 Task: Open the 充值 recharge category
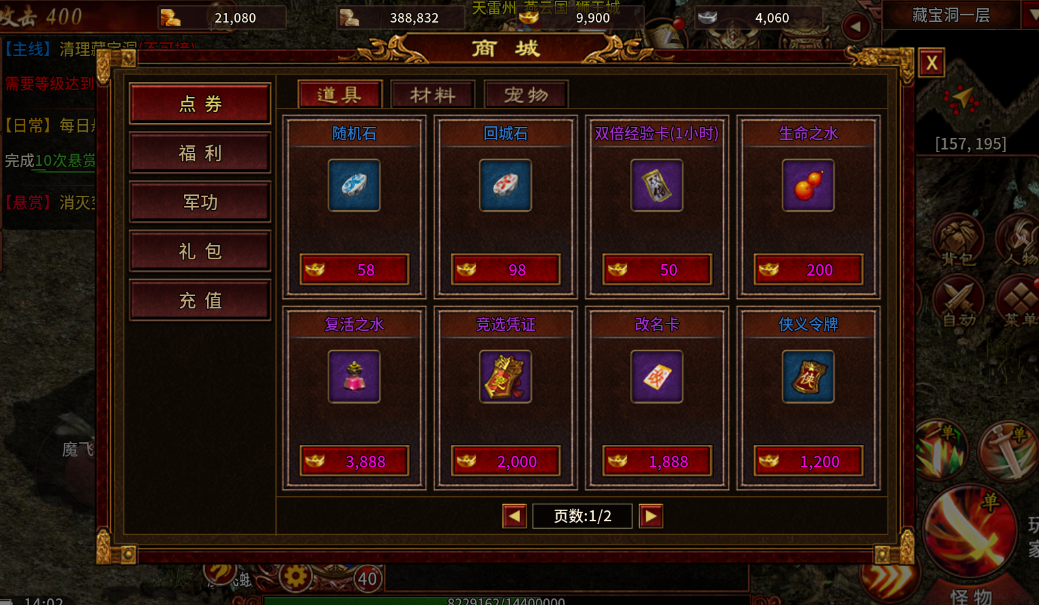pyautogui.click(x=200, y=300)
